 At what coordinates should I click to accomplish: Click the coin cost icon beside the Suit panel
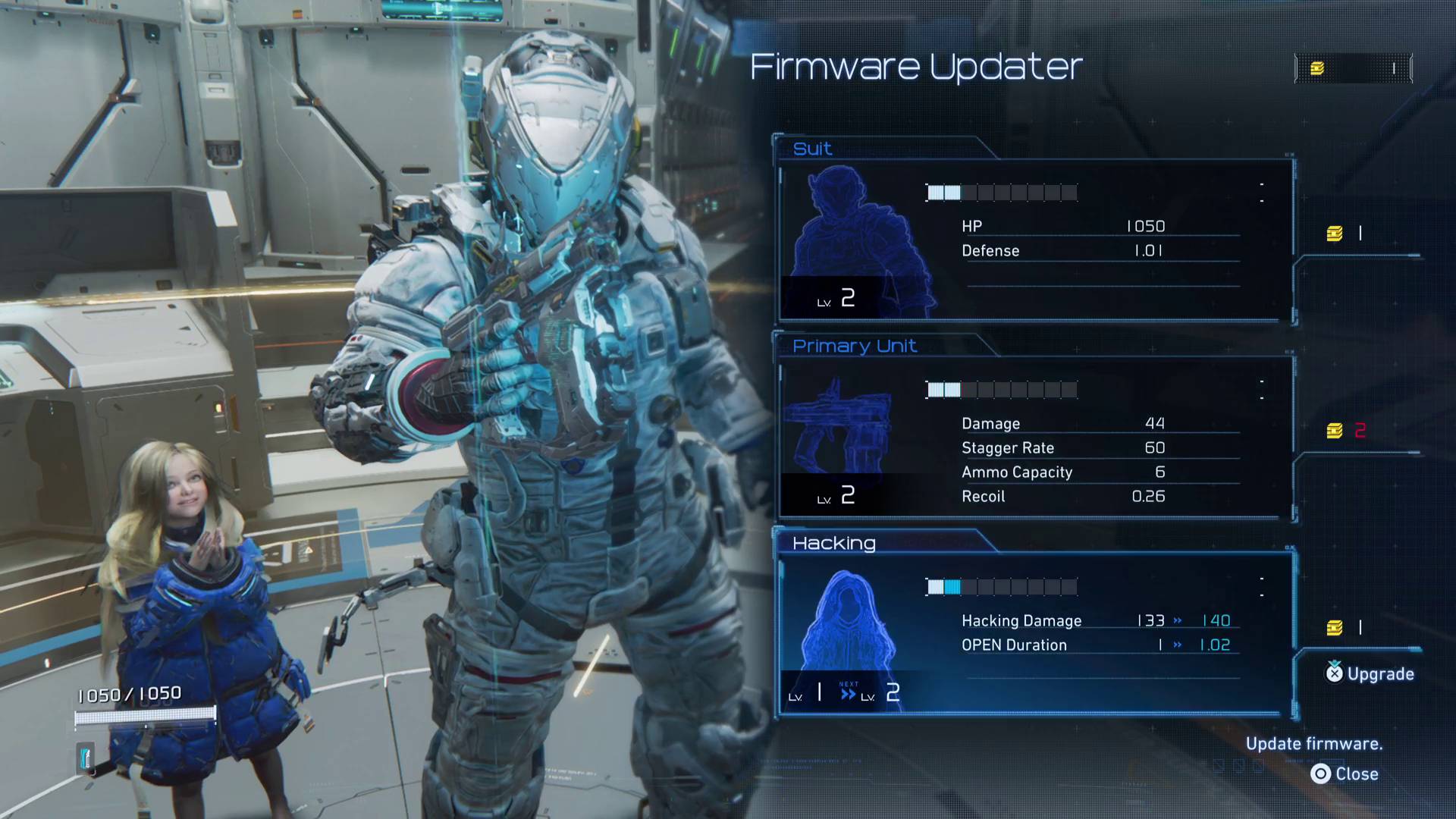coord(1336,233)
